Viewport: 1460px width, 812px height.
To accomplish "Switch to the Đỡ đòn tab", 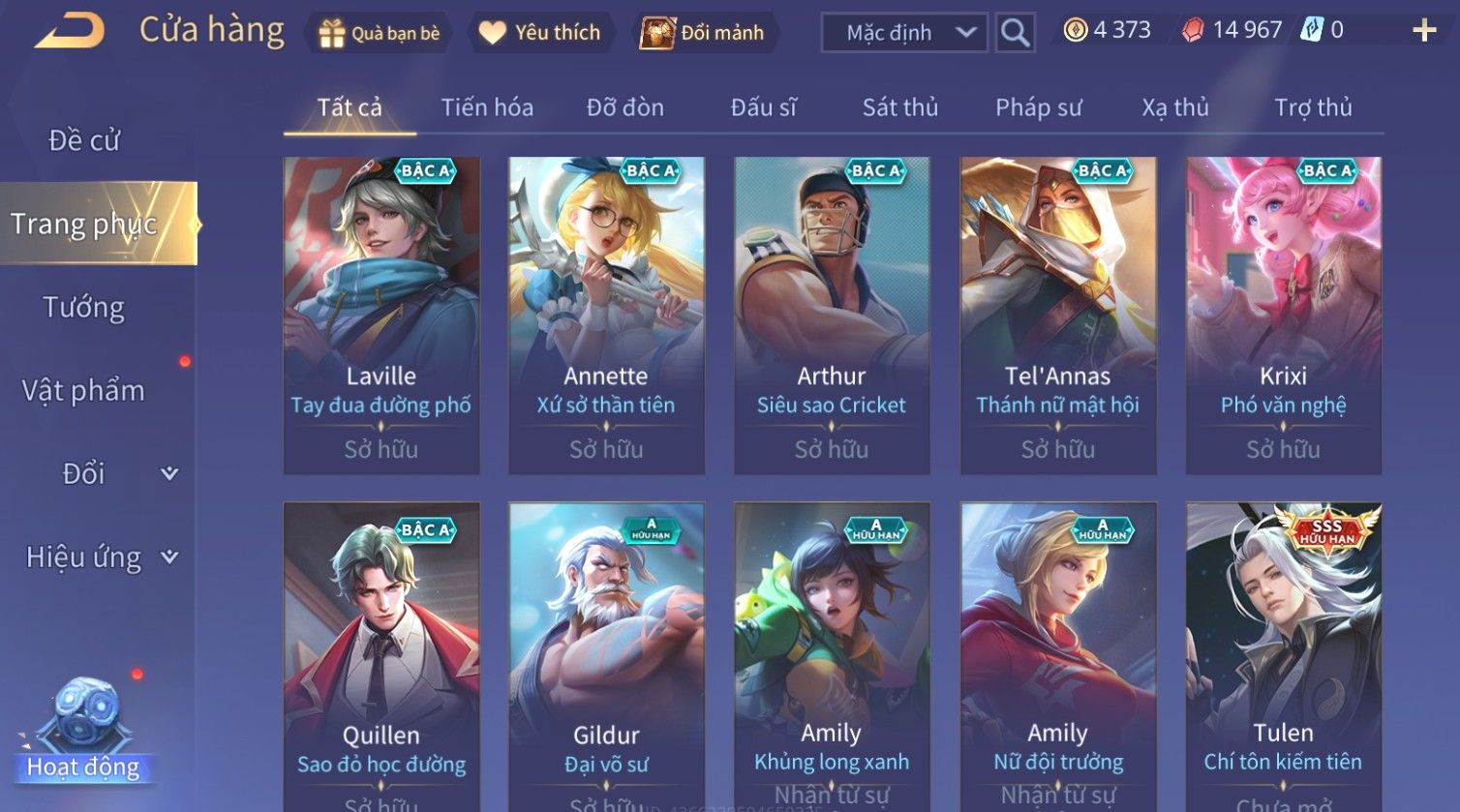I will tap(625, 107).
